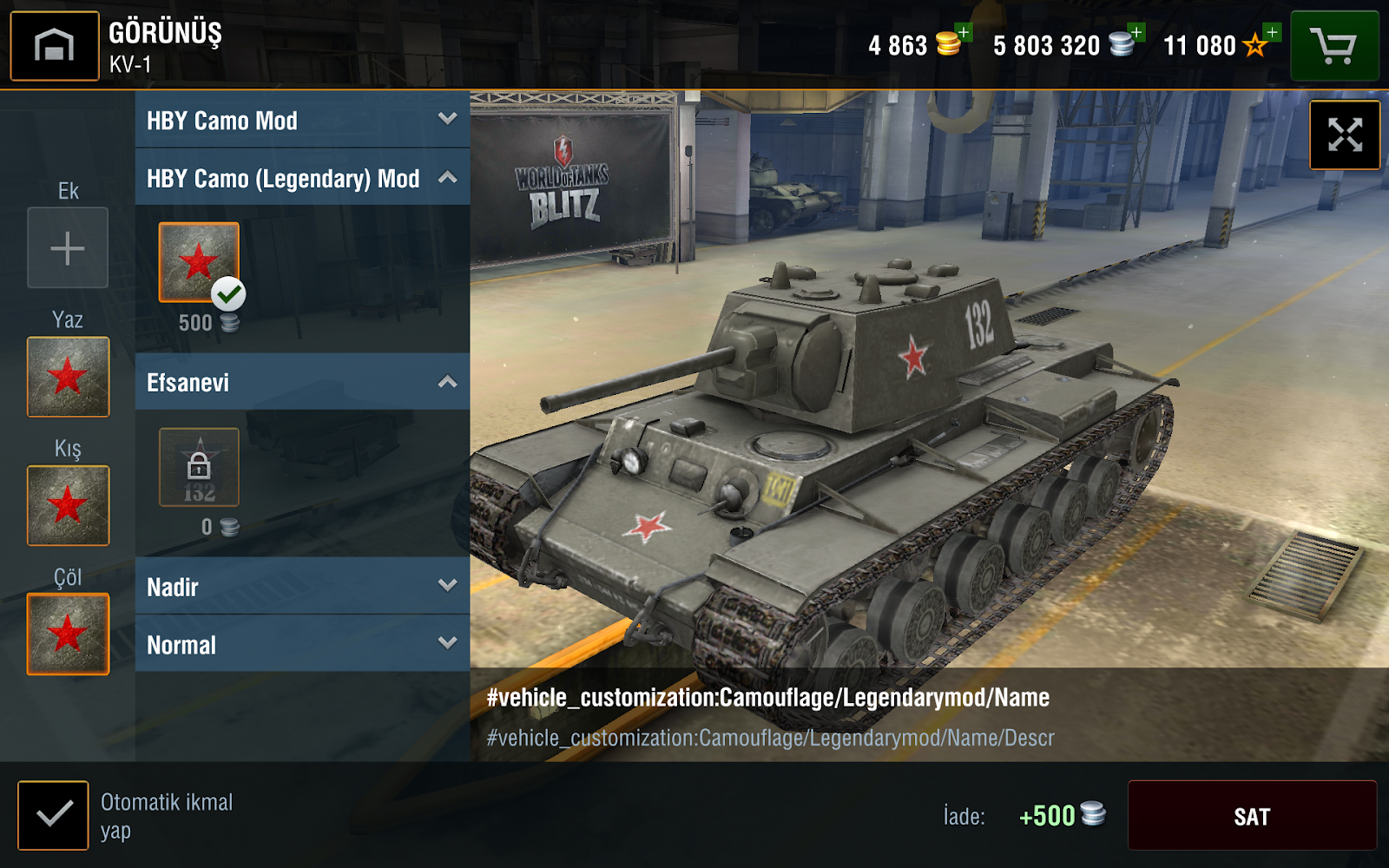Add more gold with the plus icon
Screen dimensions: 1389x868
(963, 33)
